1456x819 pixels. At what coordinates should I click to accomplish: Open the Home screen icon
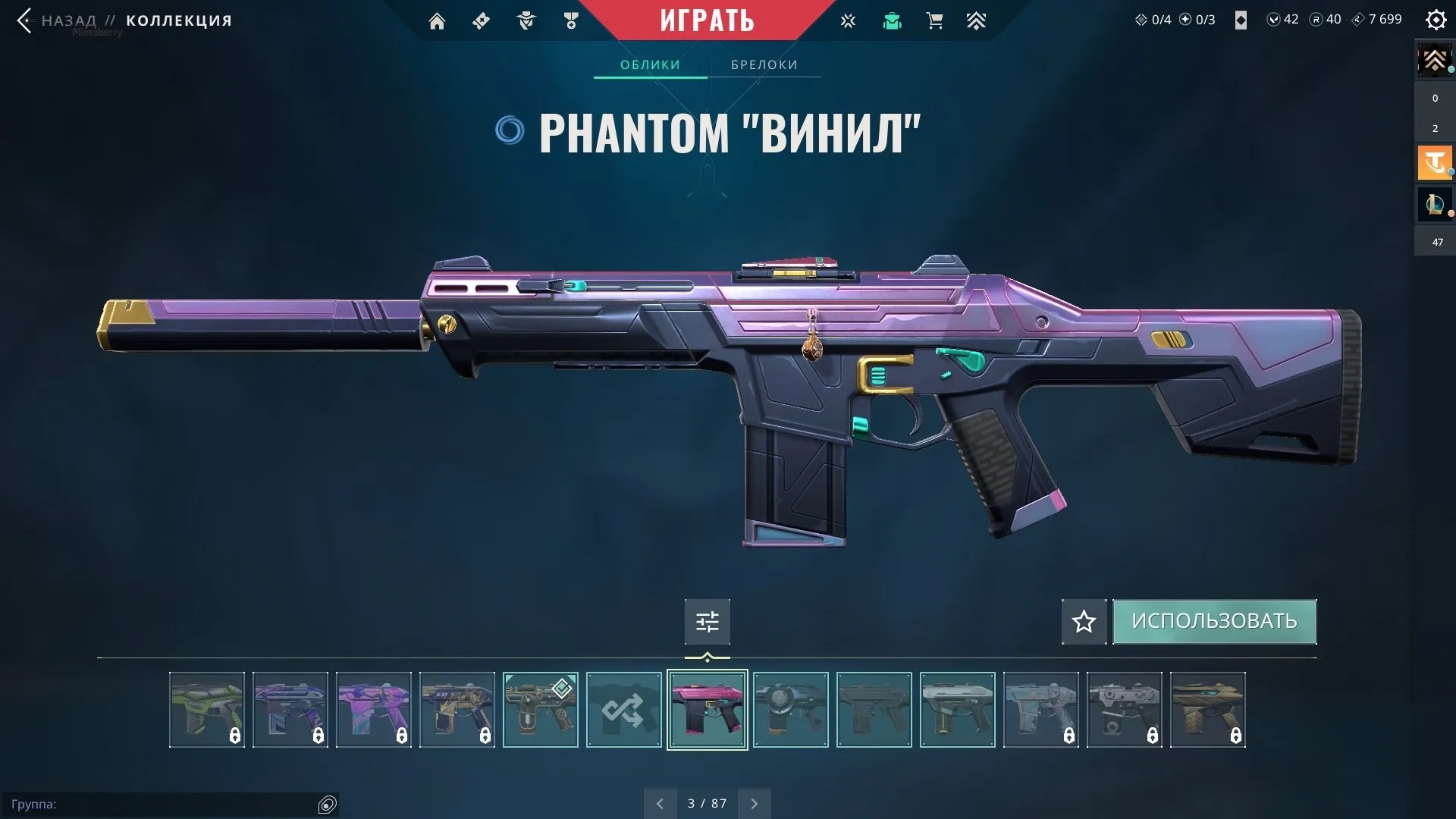(x=438, y=20)
